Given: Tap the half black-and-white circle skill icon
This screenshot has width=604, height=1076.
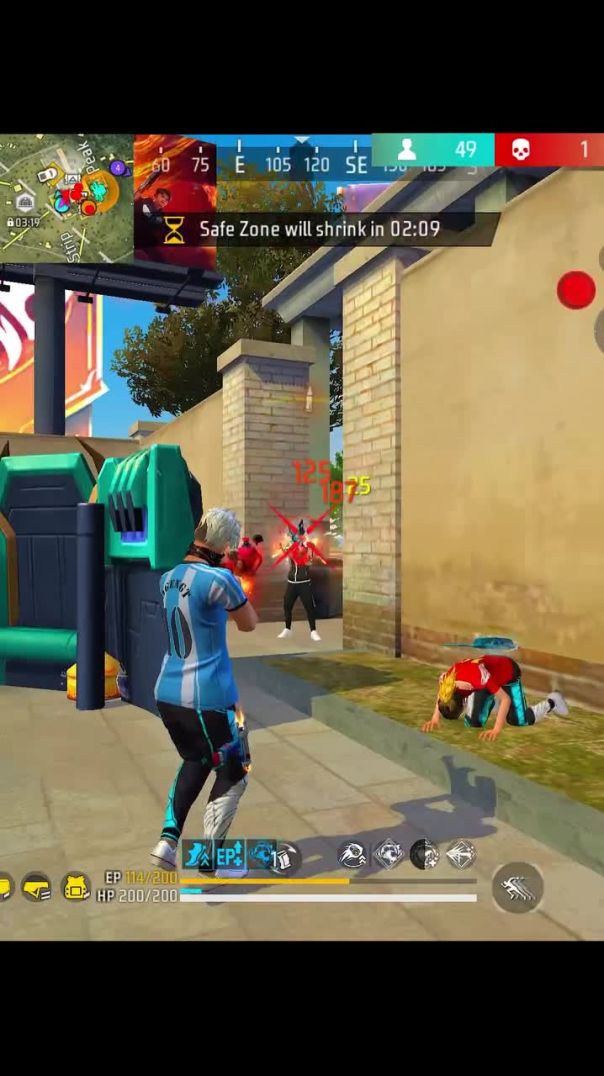Looking at the screenshot, I should point(424,854).
